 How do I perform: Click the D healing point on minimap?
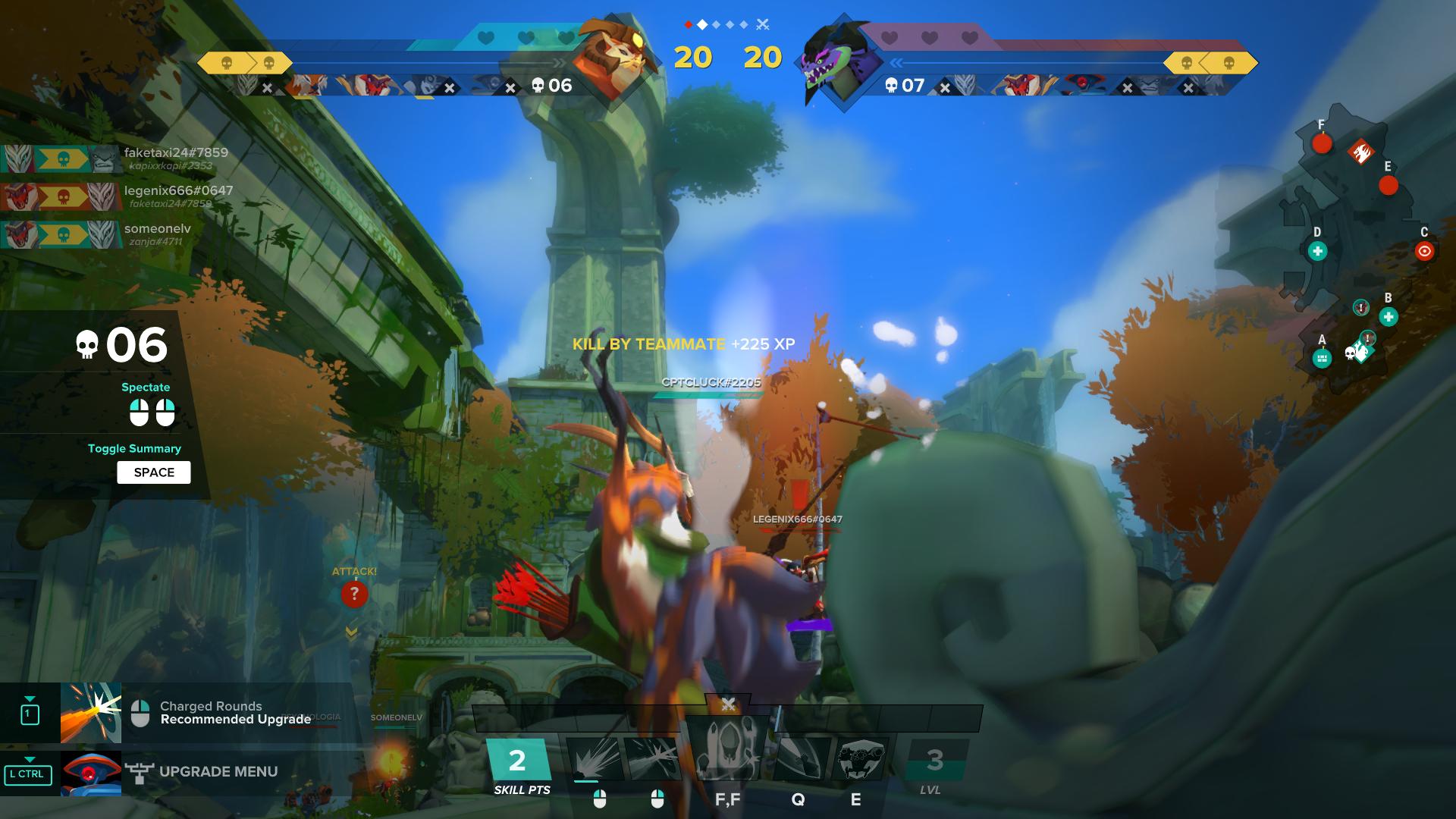tap(1317, 251)
